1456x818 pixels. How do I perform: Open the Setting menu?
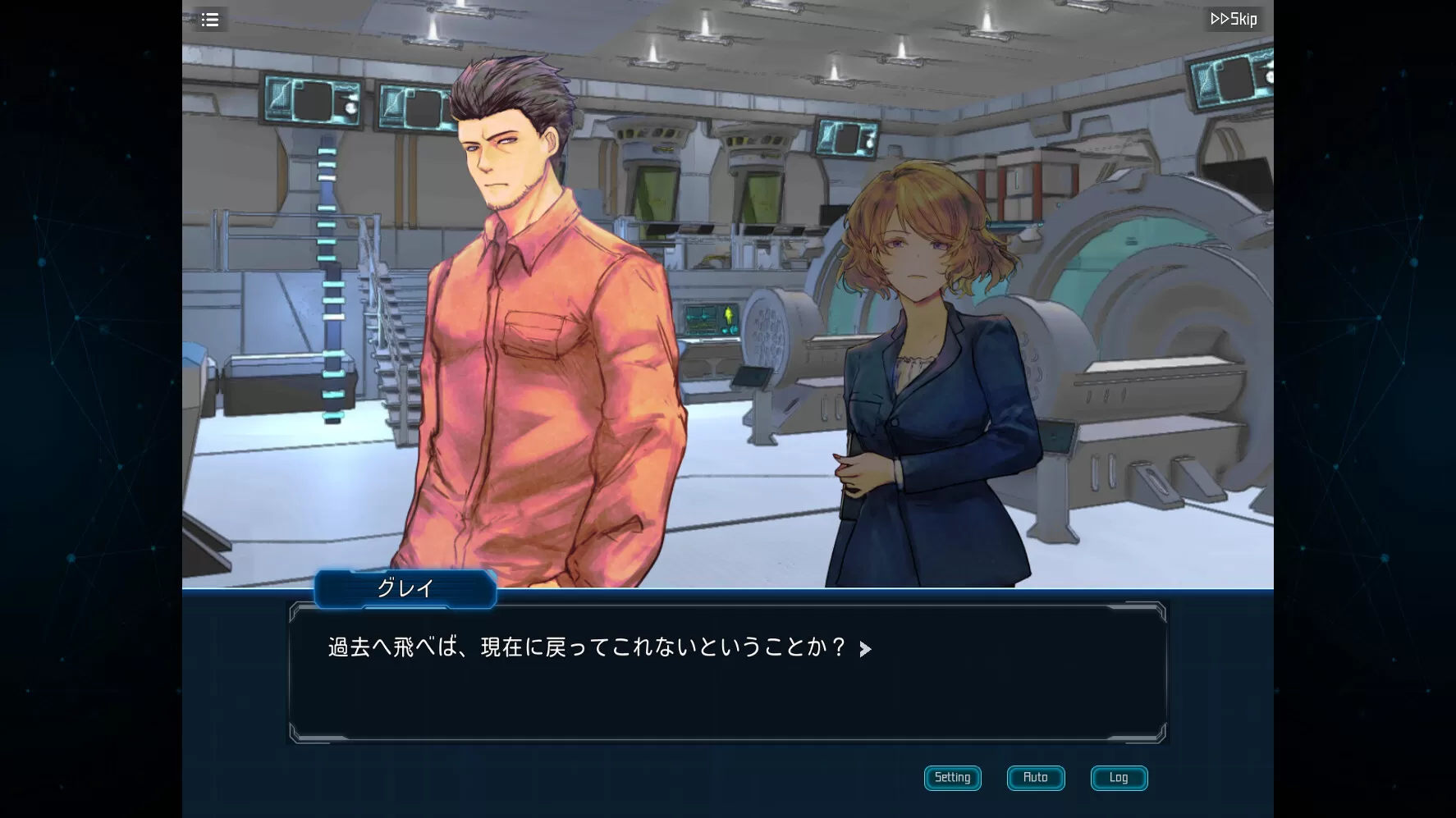point(952,778)
